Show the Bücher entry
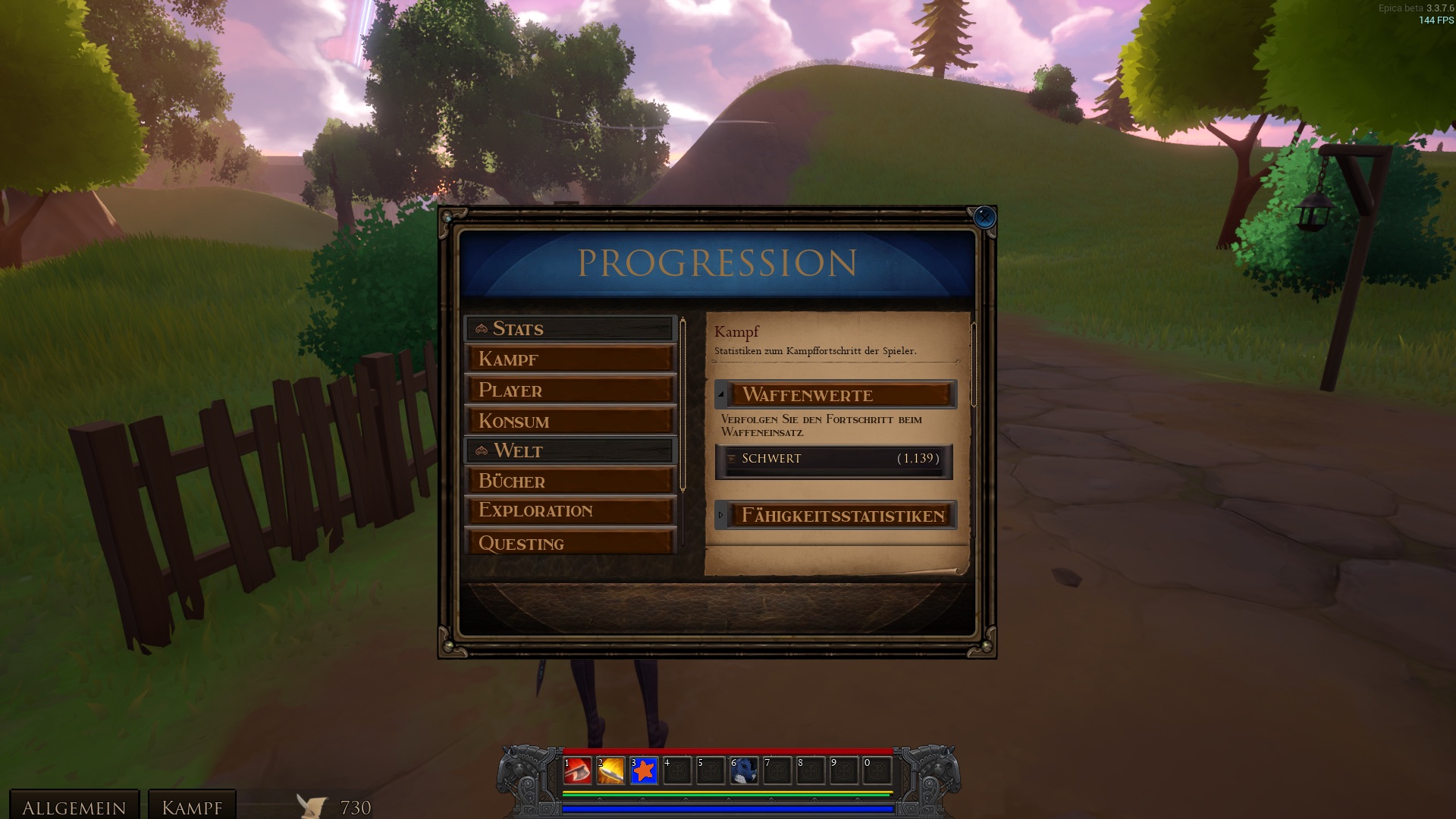 [570, 481]
